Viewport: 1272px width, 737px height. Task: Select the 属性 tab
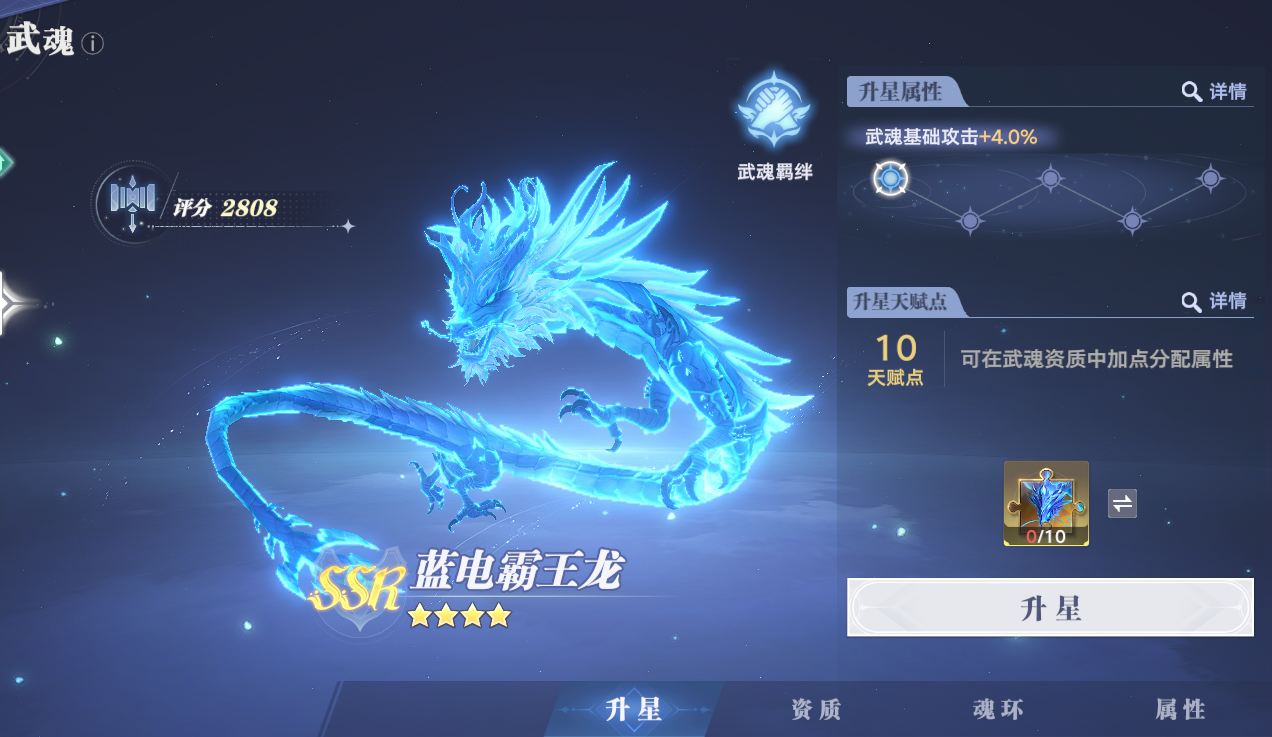point(1180,709)
